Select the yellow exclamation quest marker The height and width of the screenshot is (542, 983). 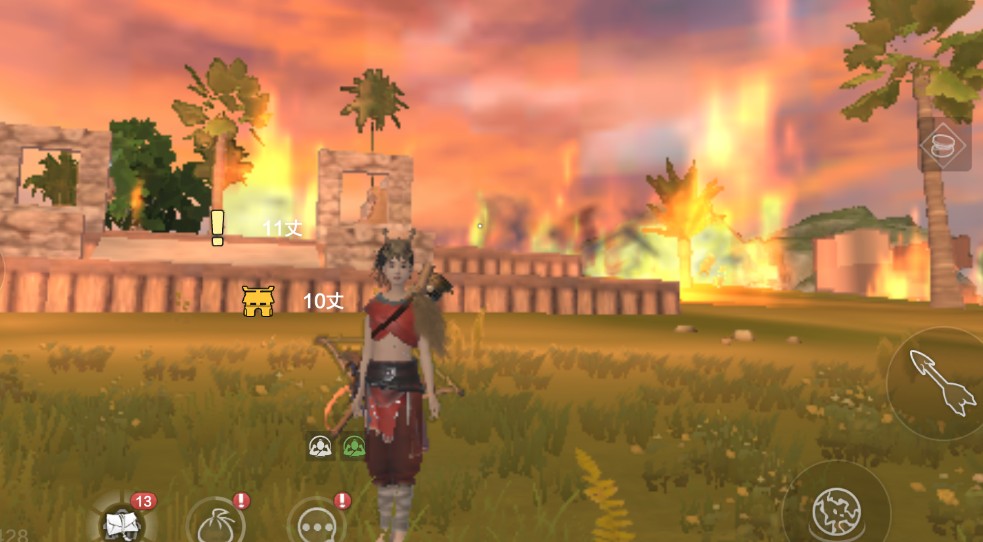point(218,227)
